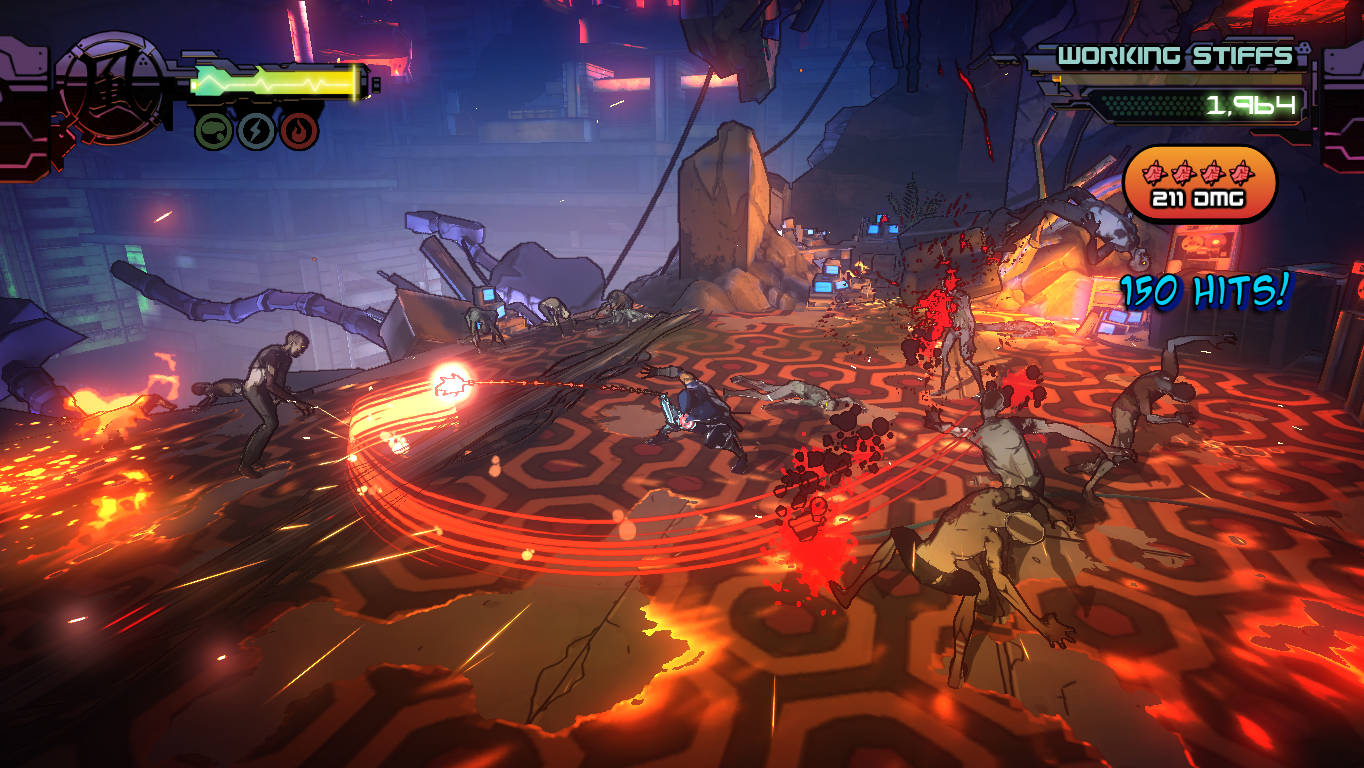Click the orange fist-rating damage badge
Screen dimensions: 1364x768
click(x=1200, y=183)
